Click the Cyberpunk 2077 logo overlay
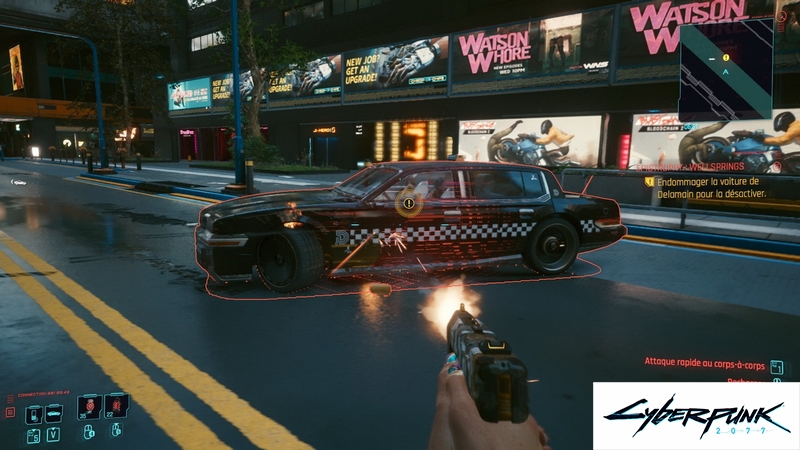Image resolution: width=800 pixels, height=450 pixels. [696, 415]
